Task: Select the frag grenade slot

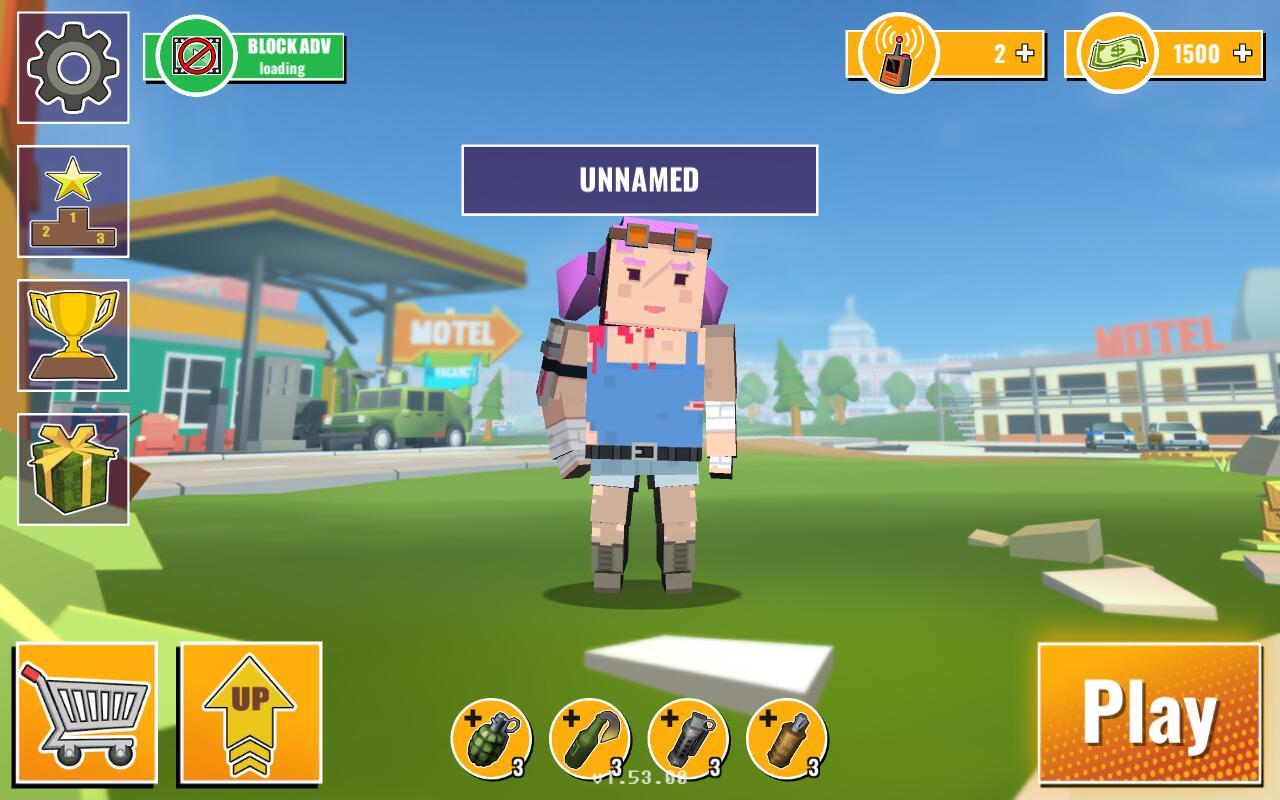Action: pyautogui.click(x=490, y=739)
